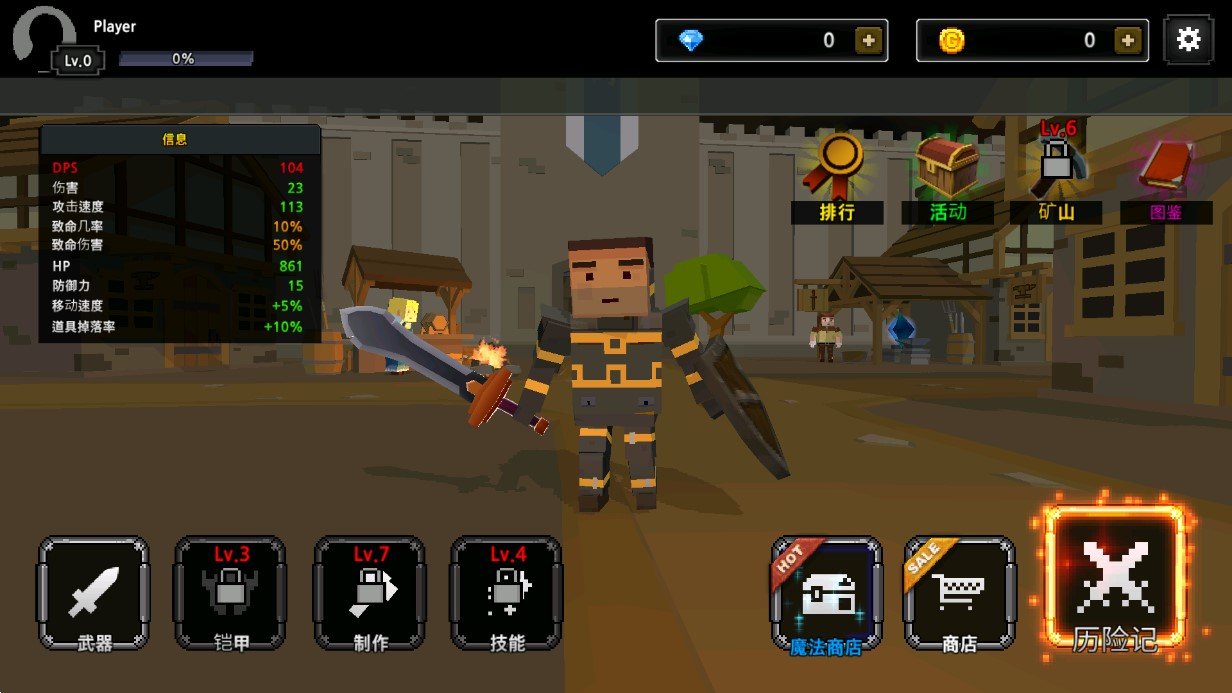Screen dimensions: 1232x693
Task: Open the 武器 weapons menu
Action: point(94,593)
